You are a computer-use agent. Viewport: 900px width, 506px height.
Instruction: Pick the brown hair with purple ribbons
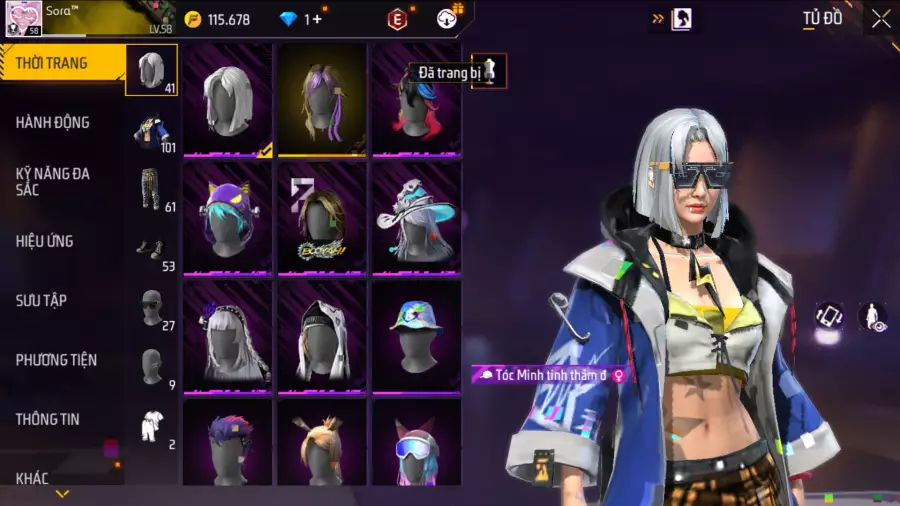point(322,99)
